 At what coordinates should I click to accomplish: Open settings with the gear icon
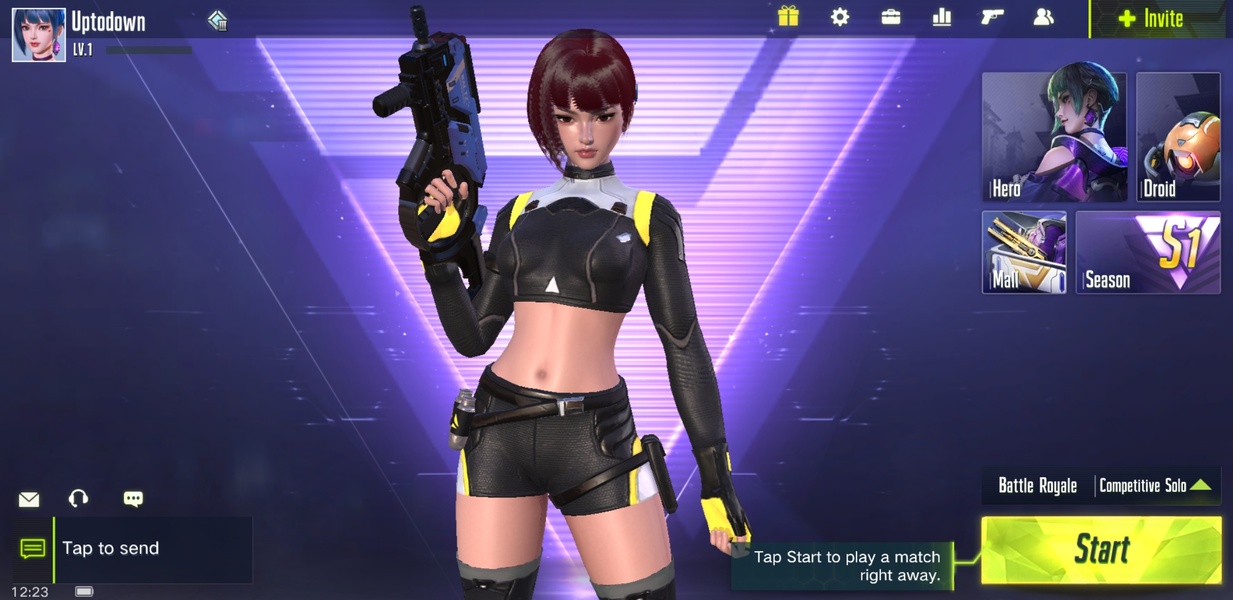point(840,17)
